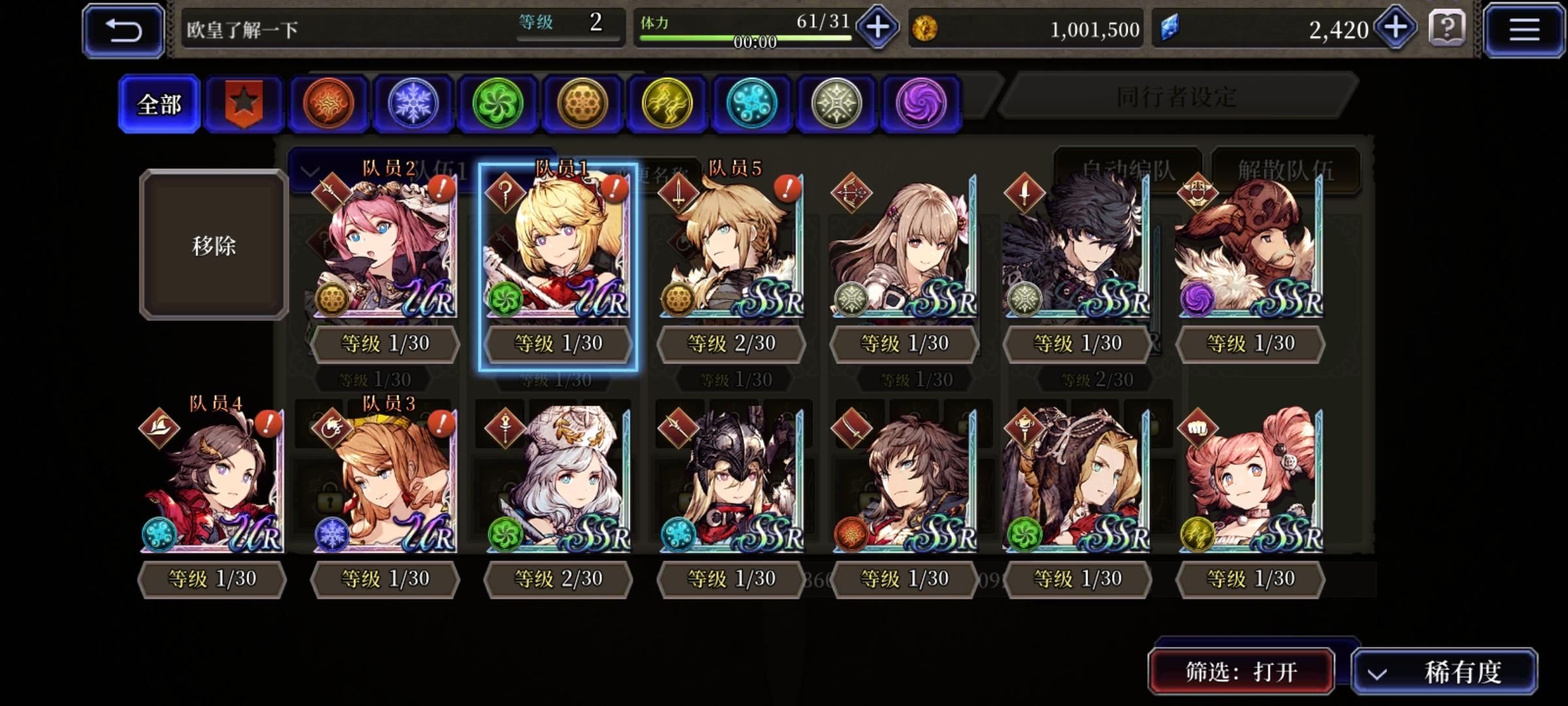The width and height of the screenshot is (1568, 706).
Task: Select the ice element filter icon
Action: click(414, 103)
